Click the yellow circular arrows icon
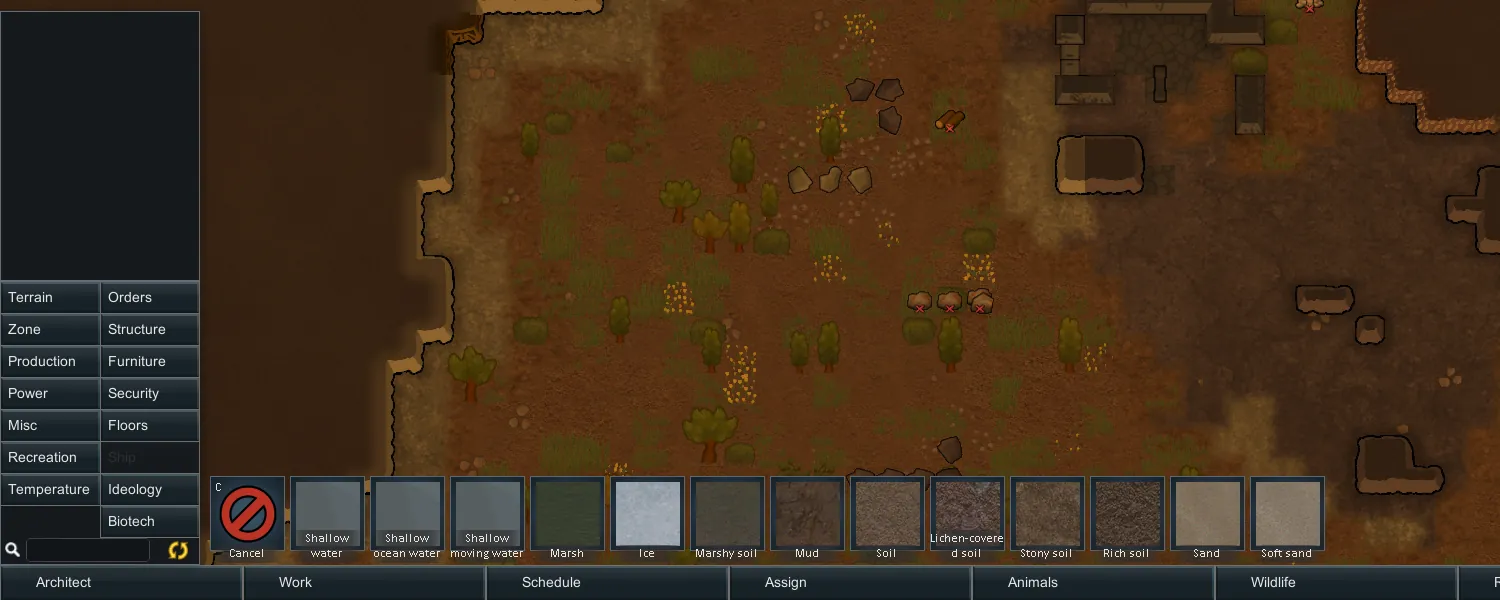This screenshot has width=1500, height=600. [178, 550]
